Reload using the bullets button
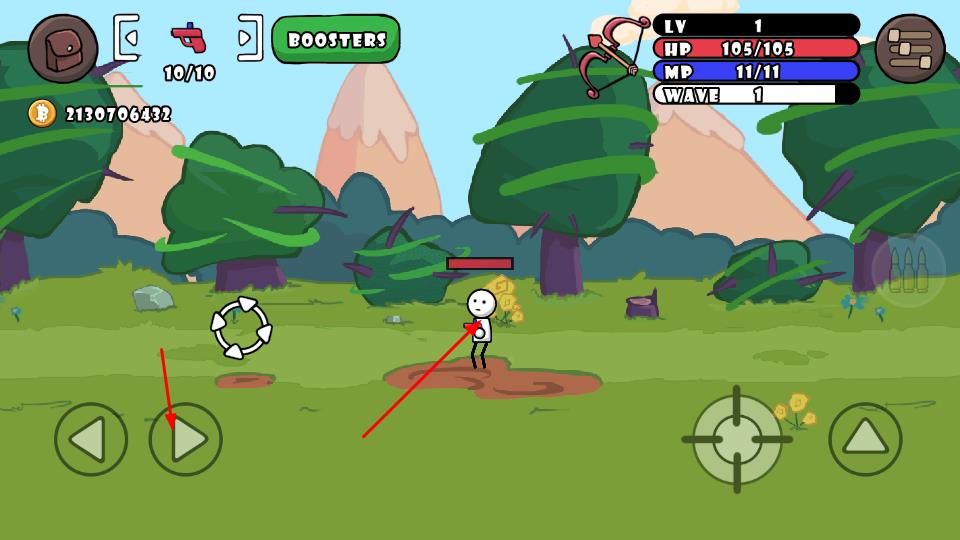Screen dimensions: 960x540 [x=908, y=270]
